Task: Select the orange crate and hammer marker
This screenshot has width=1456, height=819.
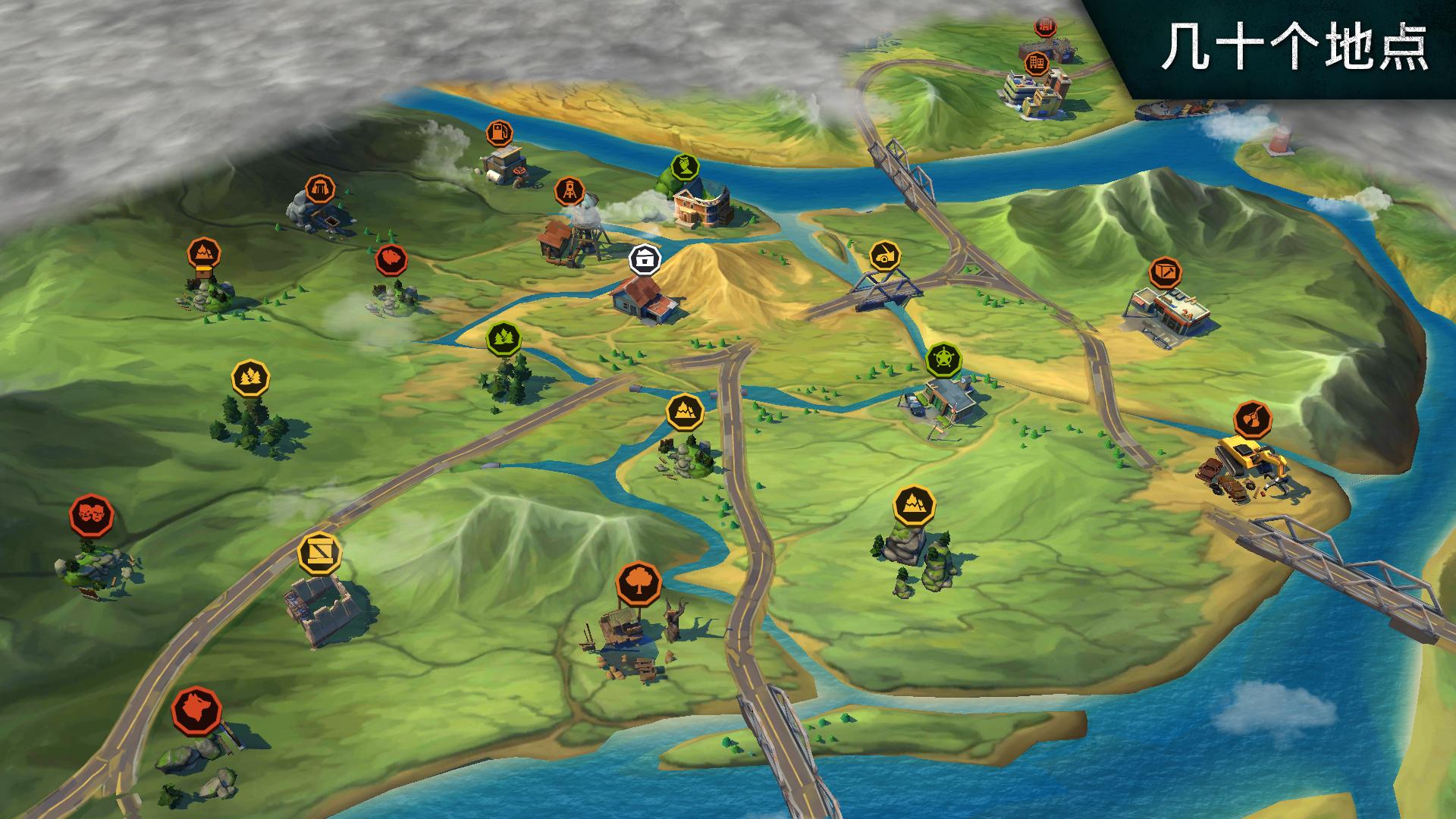Action: click(x=1166, y=273)
